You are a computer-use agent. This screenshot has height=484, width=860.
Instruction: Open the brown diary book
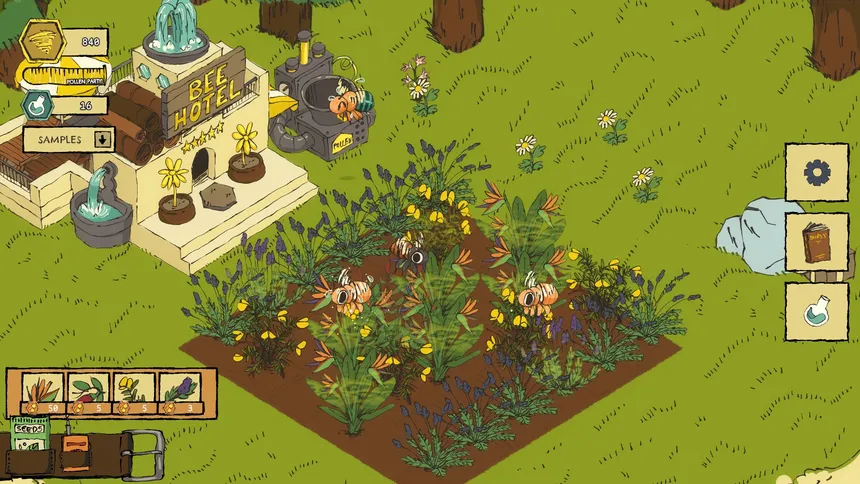816,241
